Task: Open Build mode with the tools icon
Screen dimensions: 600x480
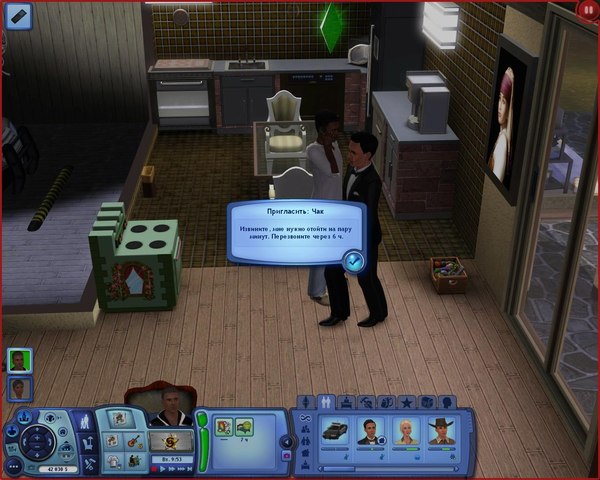Action: pyautogui.click(x=87, y=464)
